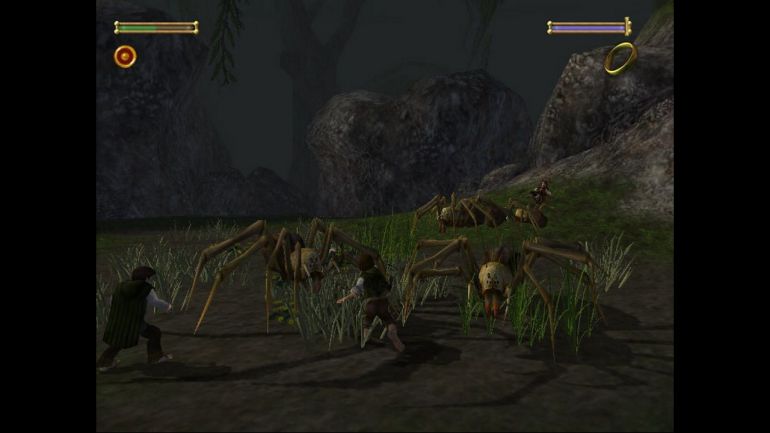This screenshot has width=770, height=433.
Task: Click the round orange medallion icon
Action: [125, 56]
